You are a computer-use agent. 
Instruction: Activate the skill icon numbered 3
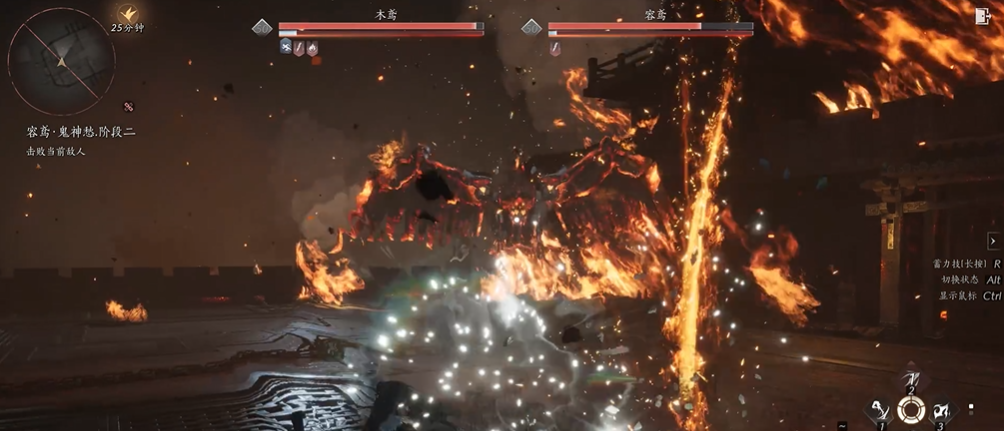[x=940, y=409]
